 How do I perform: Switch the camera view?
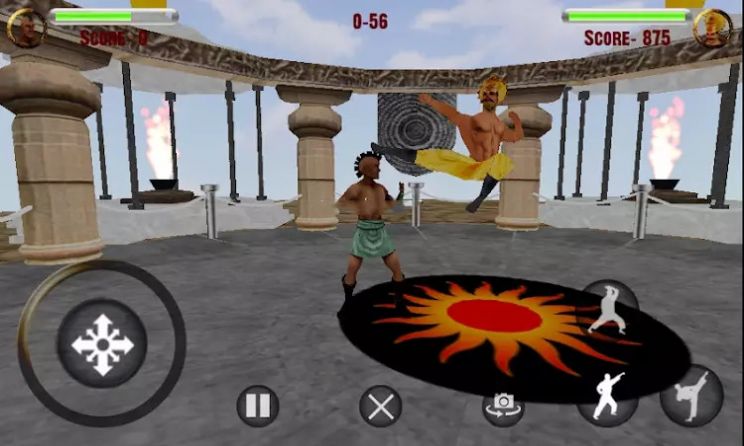(503, 405)
